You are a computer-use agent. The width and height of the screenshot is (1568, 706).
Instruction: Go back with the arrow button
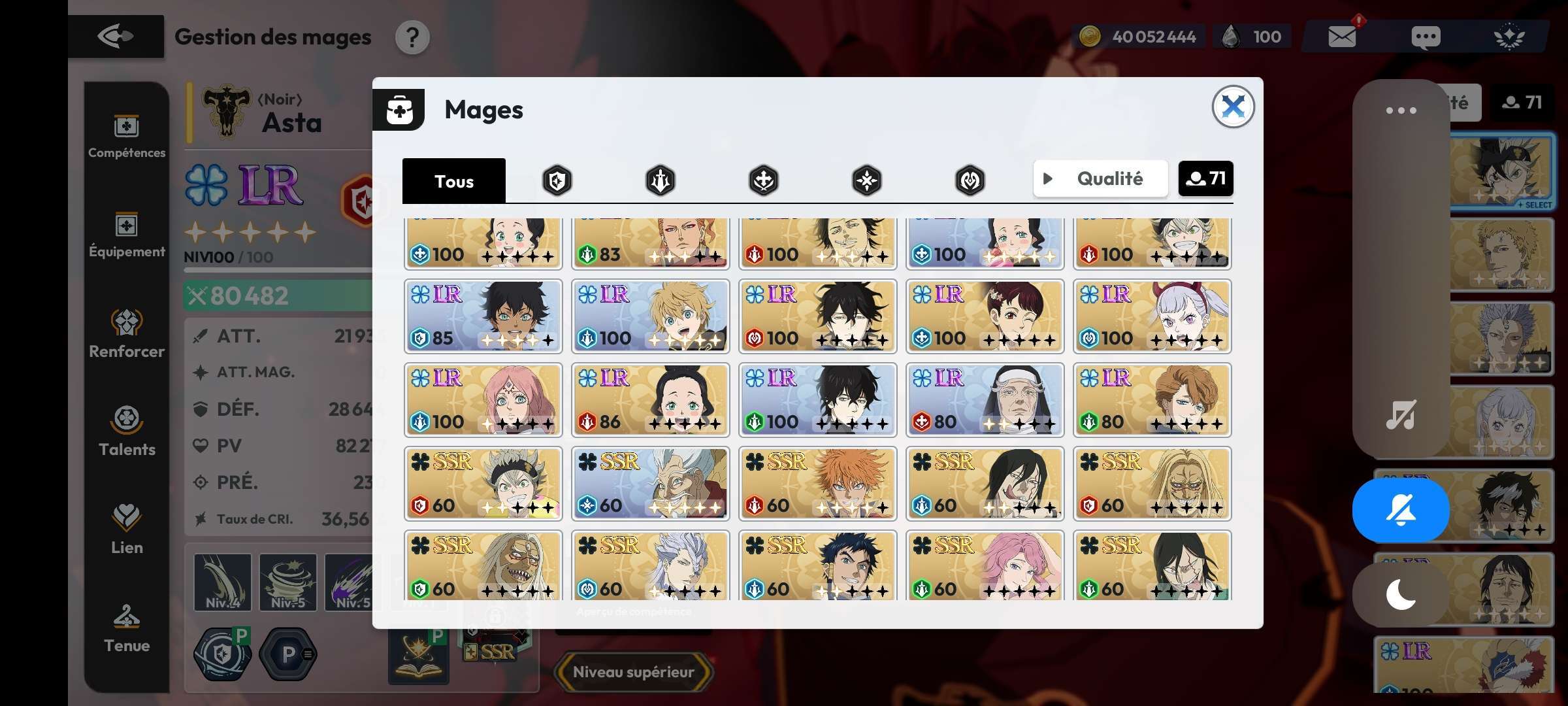click(116, 37)
